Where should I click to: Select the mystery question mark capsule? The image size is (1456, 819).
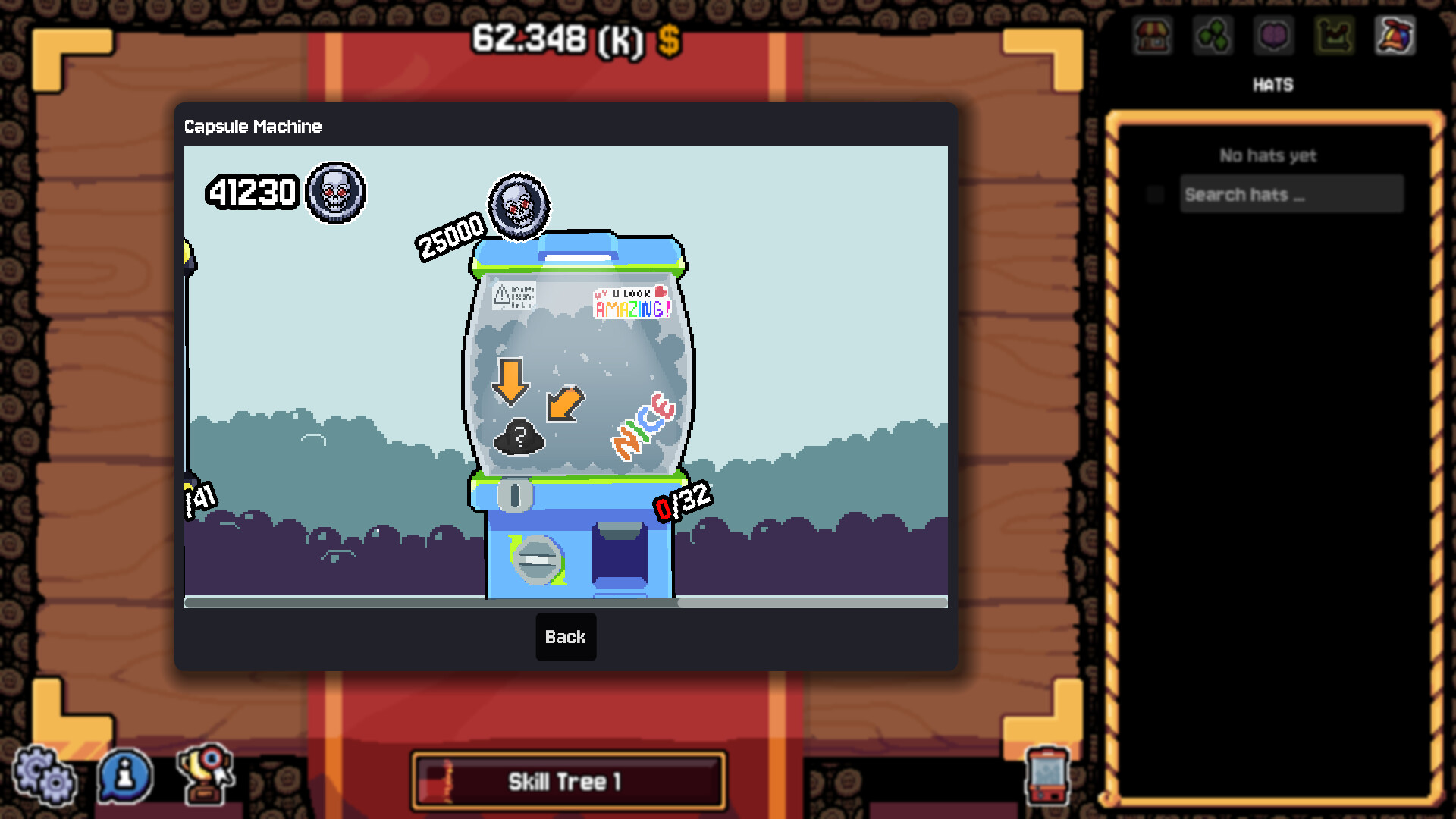click(519, 436)
